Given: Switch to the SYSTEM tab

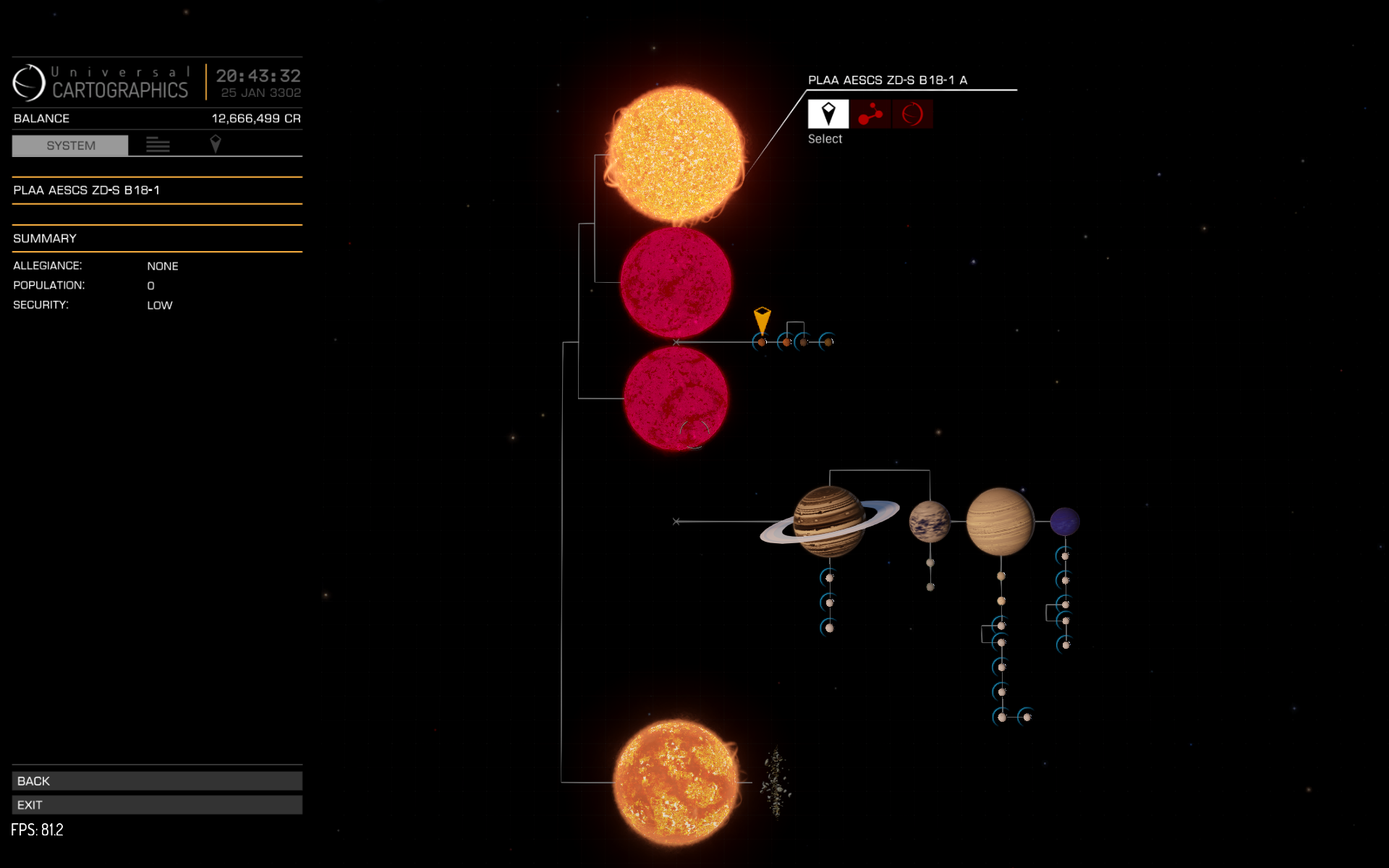Looking at the screenshot, I should click(70, 145).
